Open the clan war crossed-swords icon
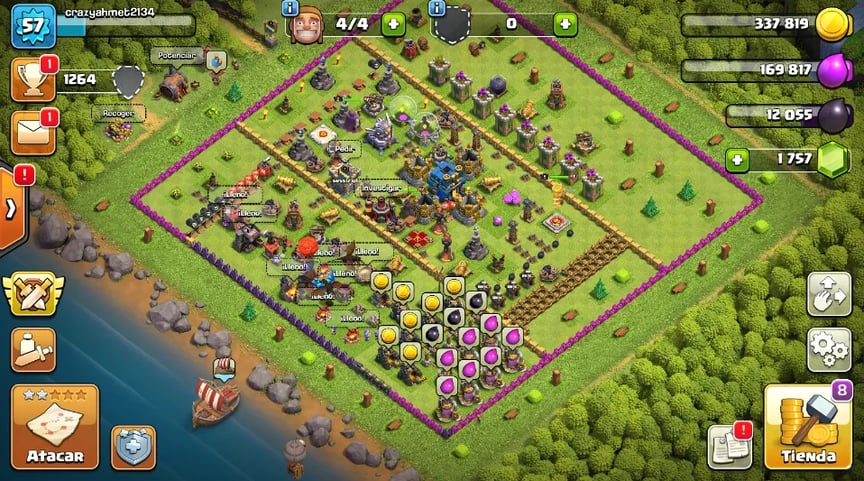 click(32, 295)
